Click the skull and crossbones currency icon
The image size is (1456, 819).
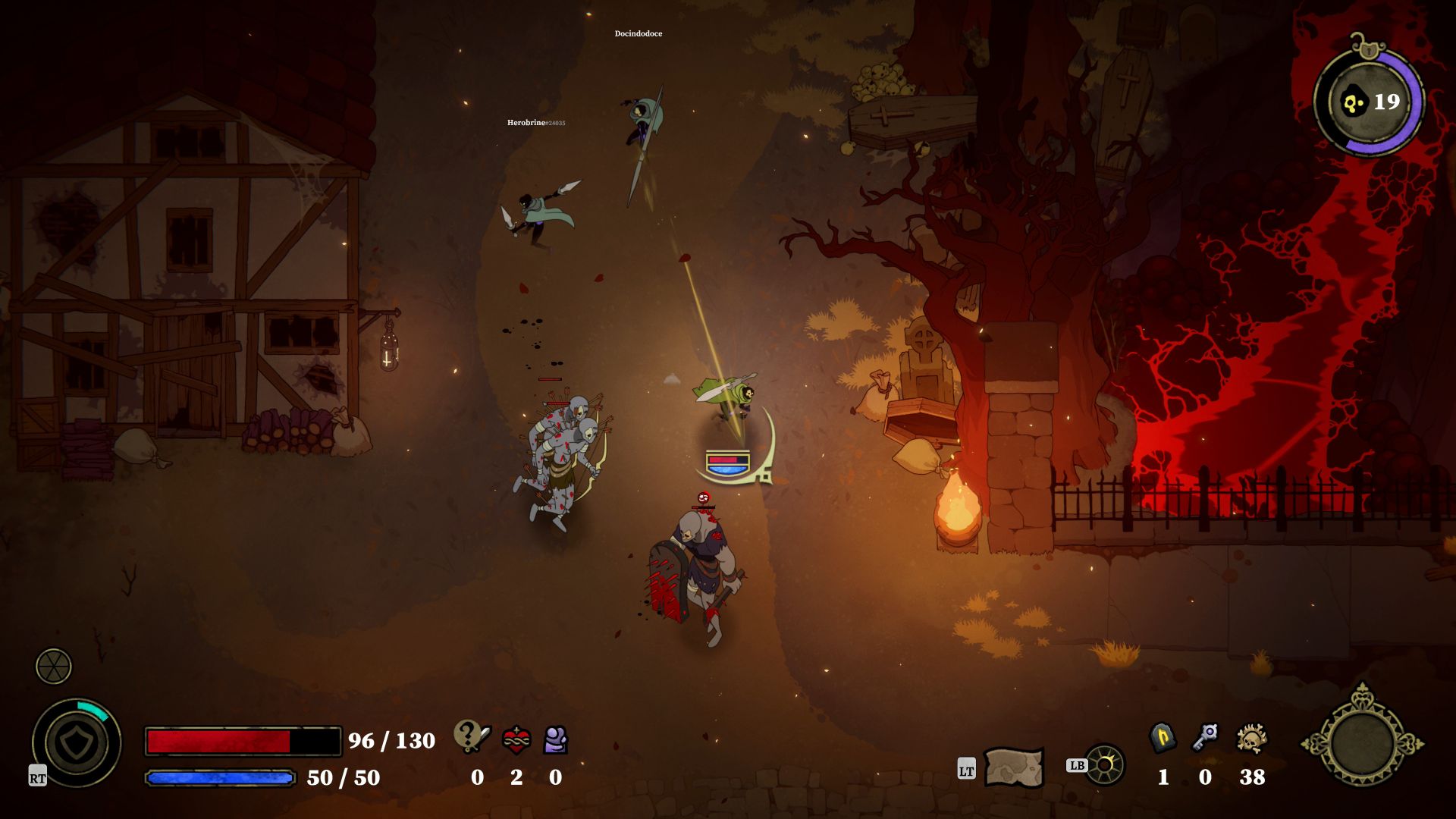(x=1251, y=738)
